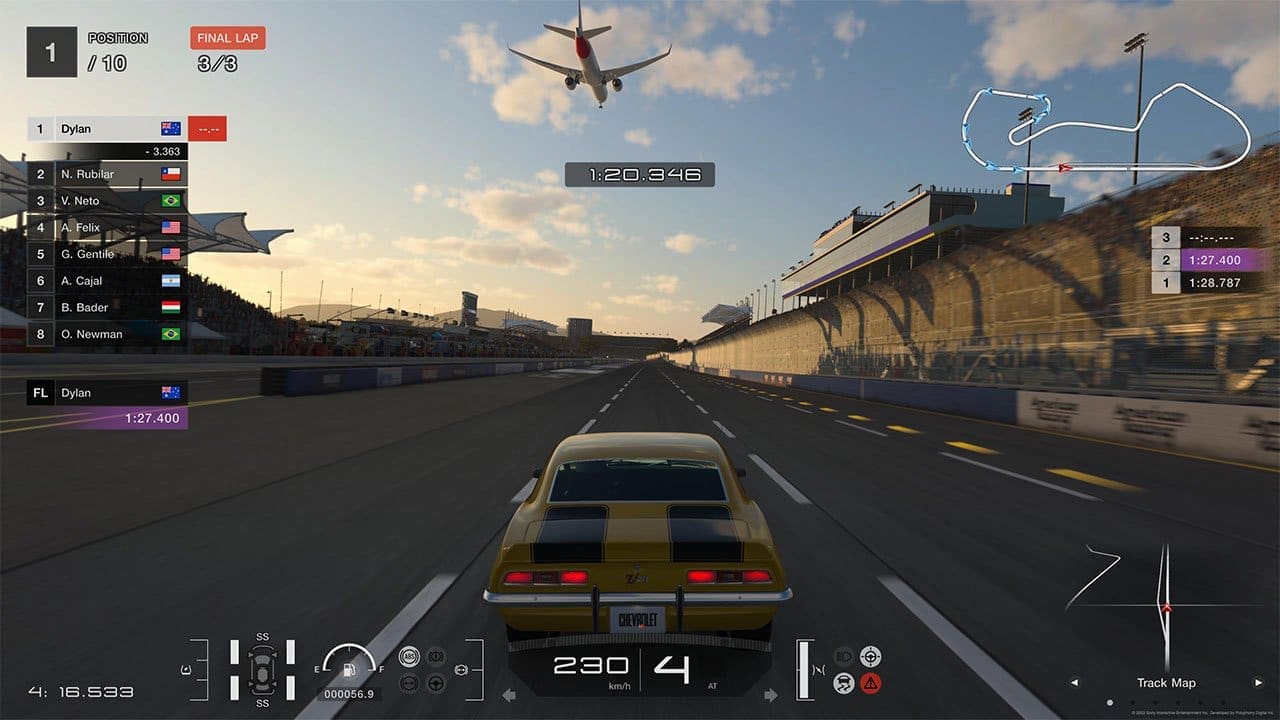
Task: Select the ABS icon on the dashboard
Action: 409,655
